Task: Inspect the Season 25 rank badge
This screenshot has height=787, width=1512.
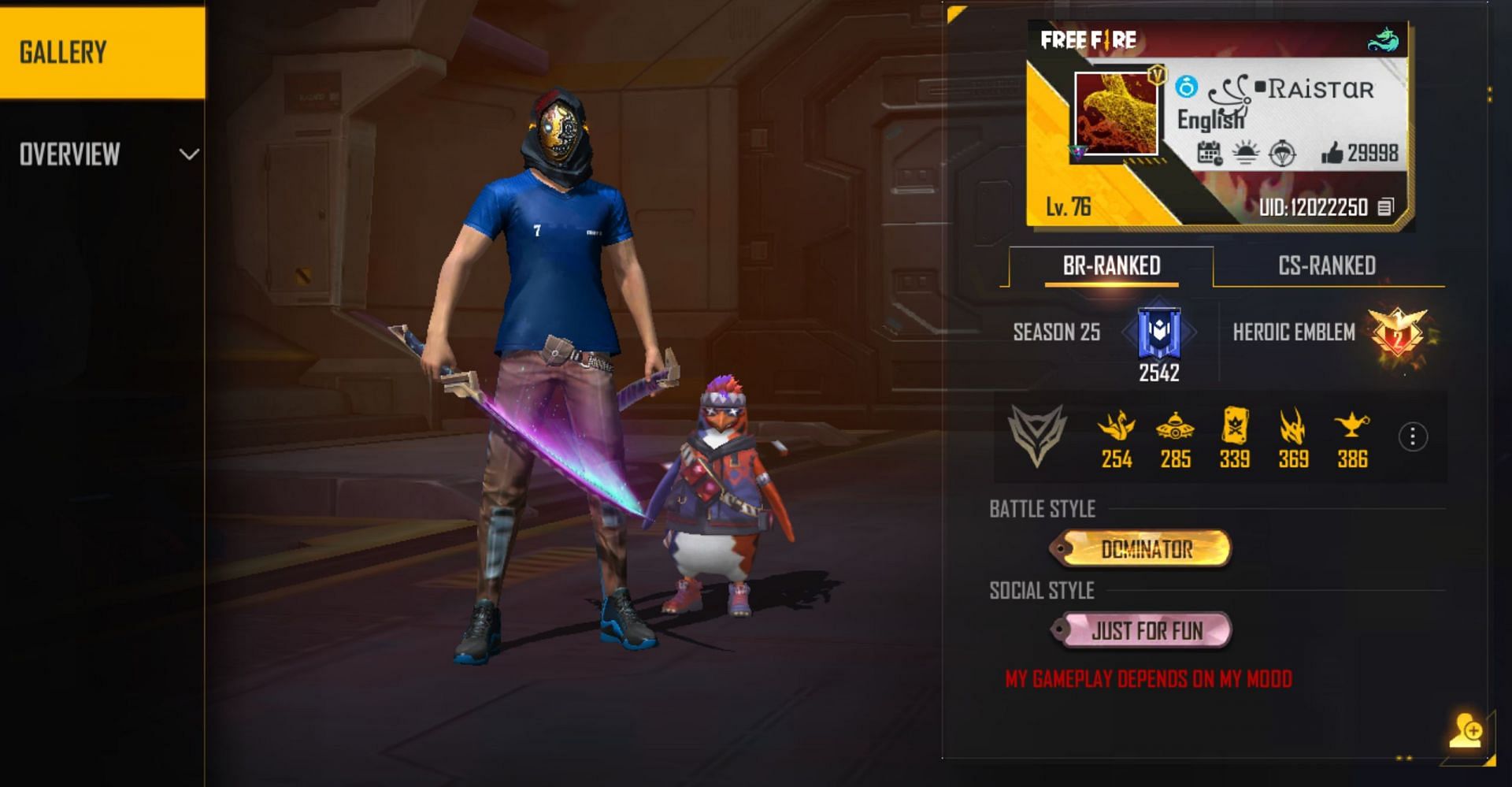Action: pos(1158,333)
